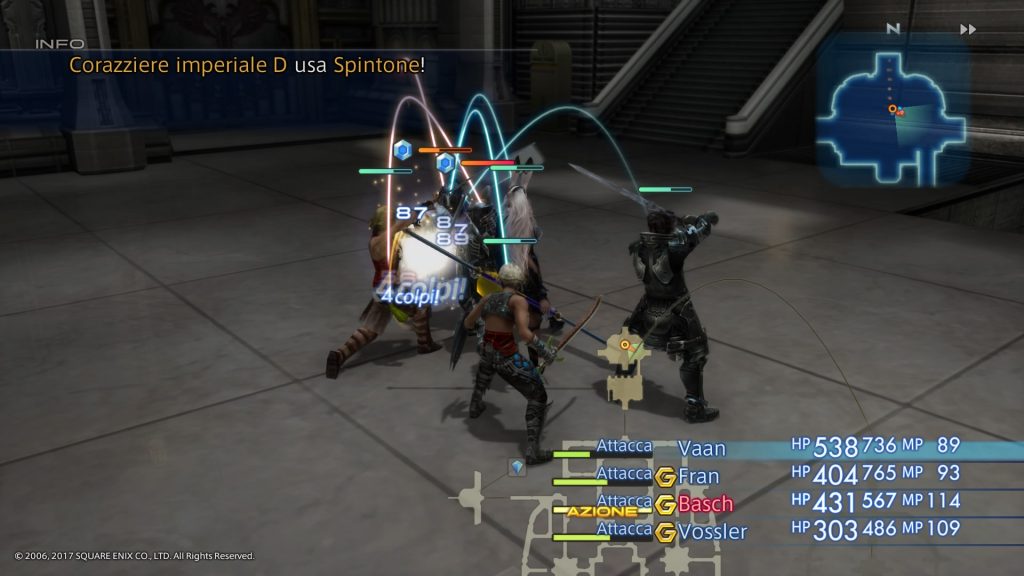Click Vossler's gambit G icon

[x=665, y=531]
